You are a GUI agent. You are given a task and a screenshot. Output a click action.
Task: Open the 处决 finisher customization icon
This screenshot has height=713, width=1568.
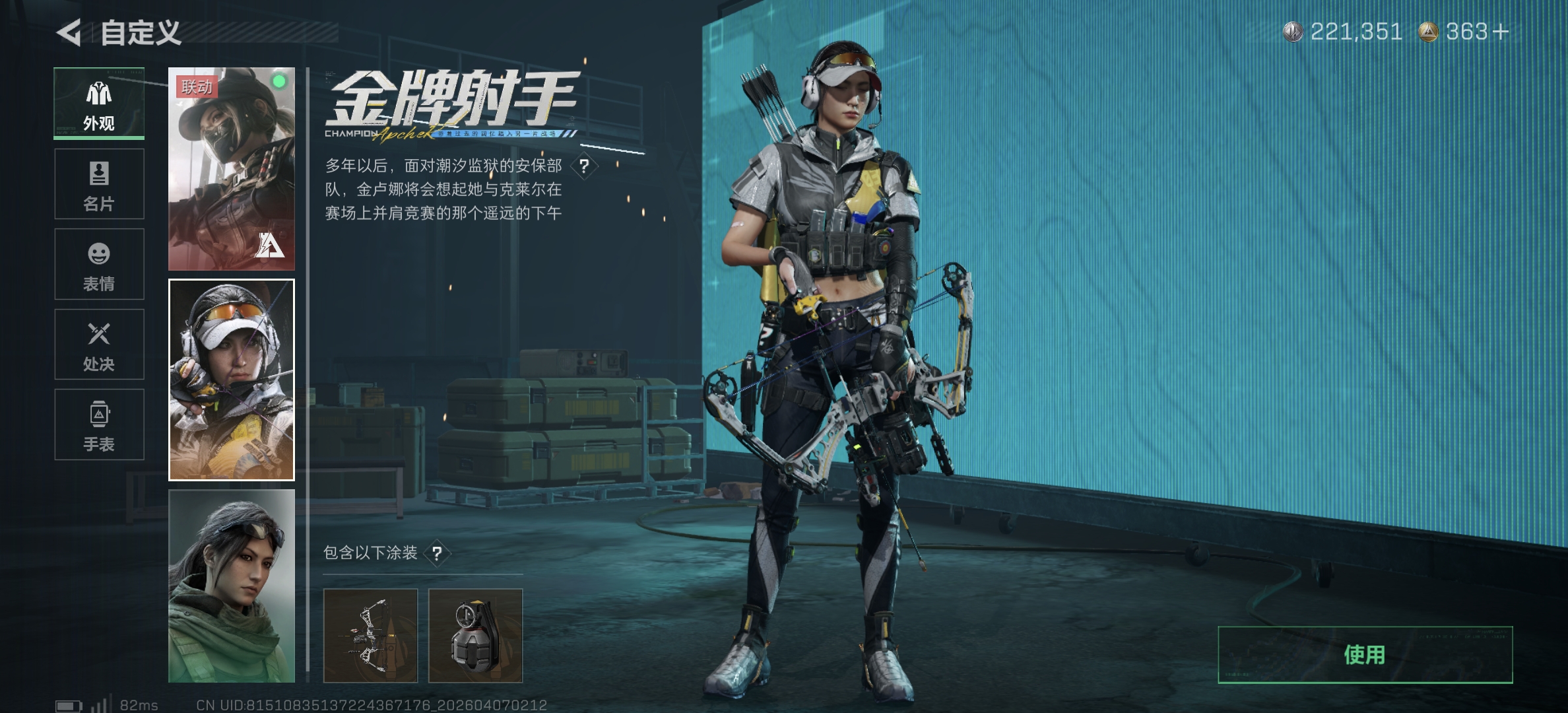coord(98,344)
